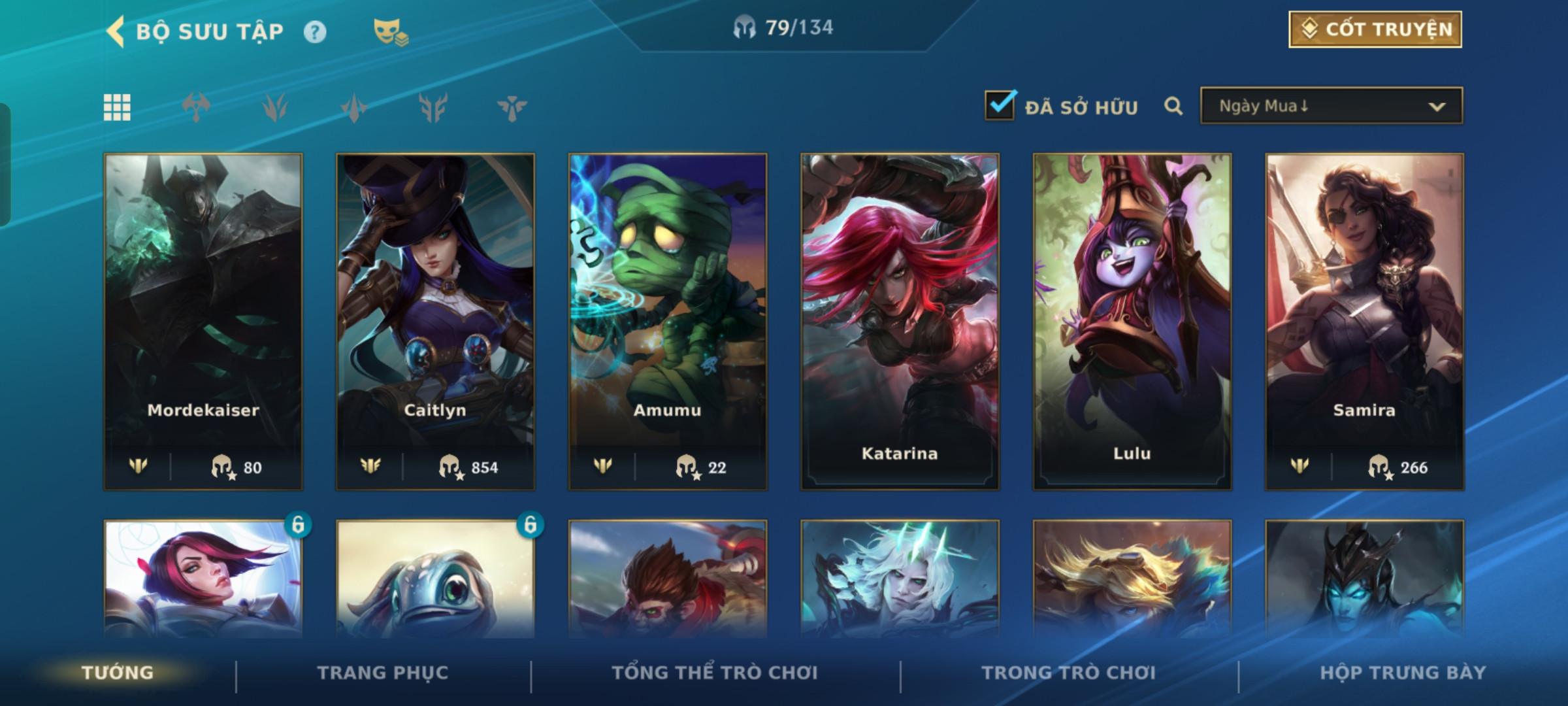Pick the Katarina champion card

click(x=900, y=321)
